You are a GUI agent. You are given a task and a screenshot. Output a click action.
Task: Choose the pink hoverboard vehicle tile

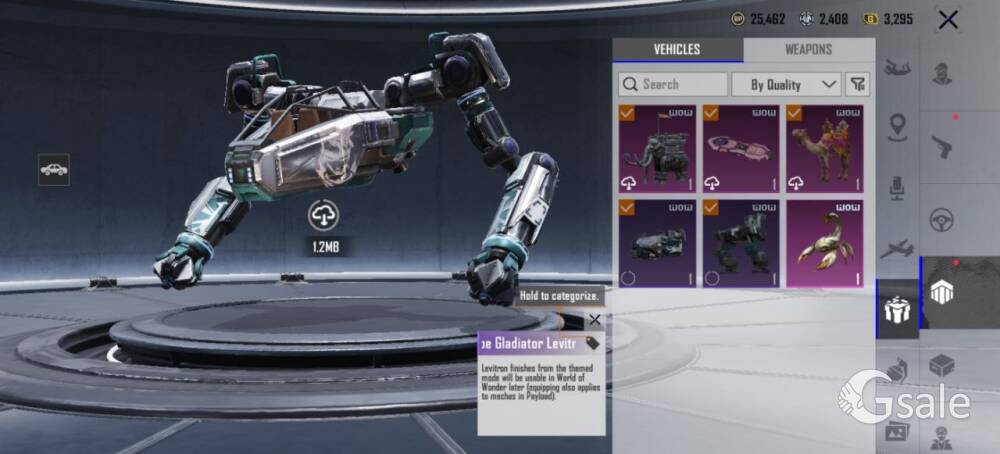pyautogui.click(x=741, y=149)
